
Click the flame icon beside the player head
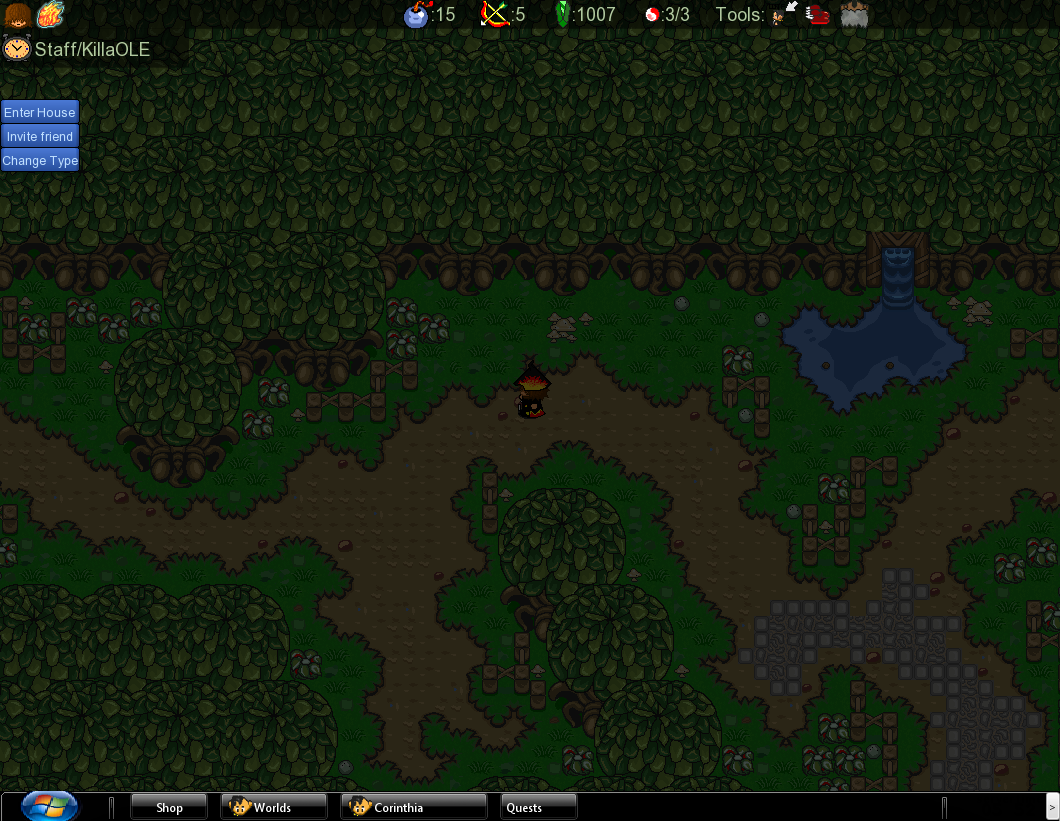pos(50,15)
